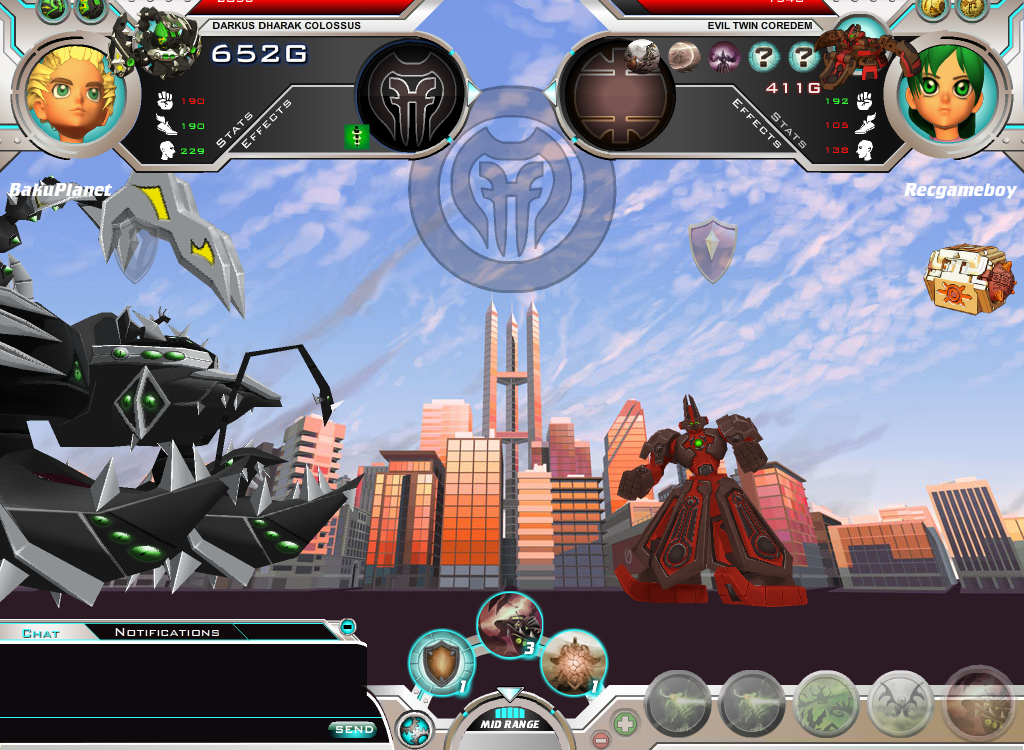Viewport: 1024px width, 750px height.
Task: Switch to the Chat tab
Action: pos(41,633)
